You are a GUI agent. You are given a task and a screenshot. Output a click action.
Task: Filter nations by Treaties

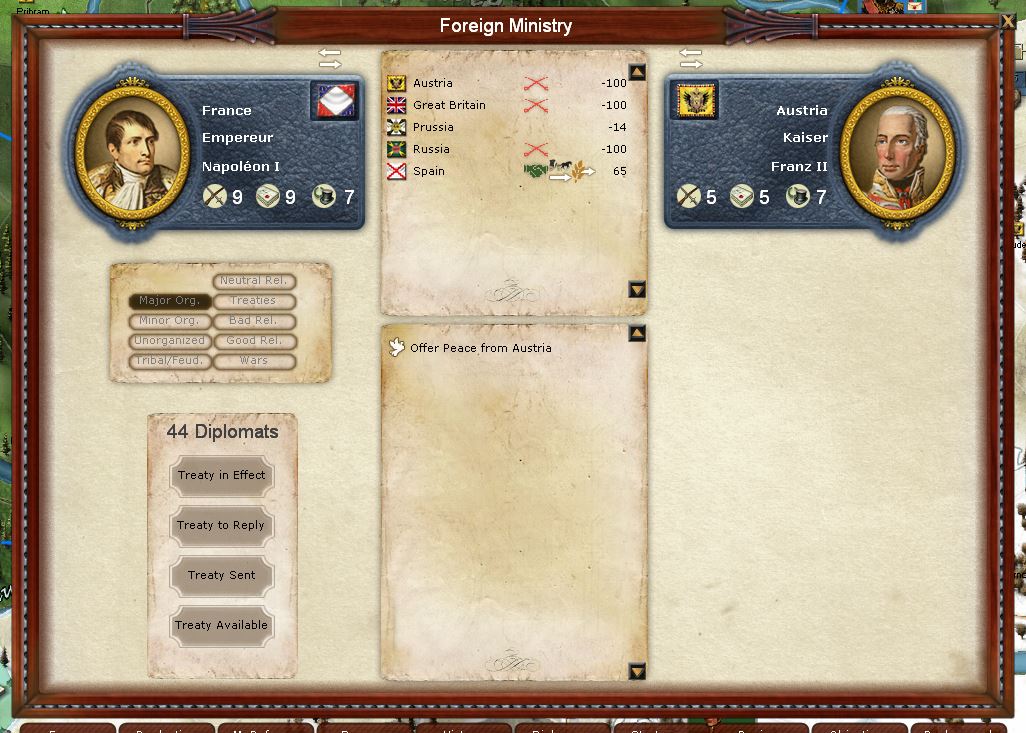pos(254,301)
